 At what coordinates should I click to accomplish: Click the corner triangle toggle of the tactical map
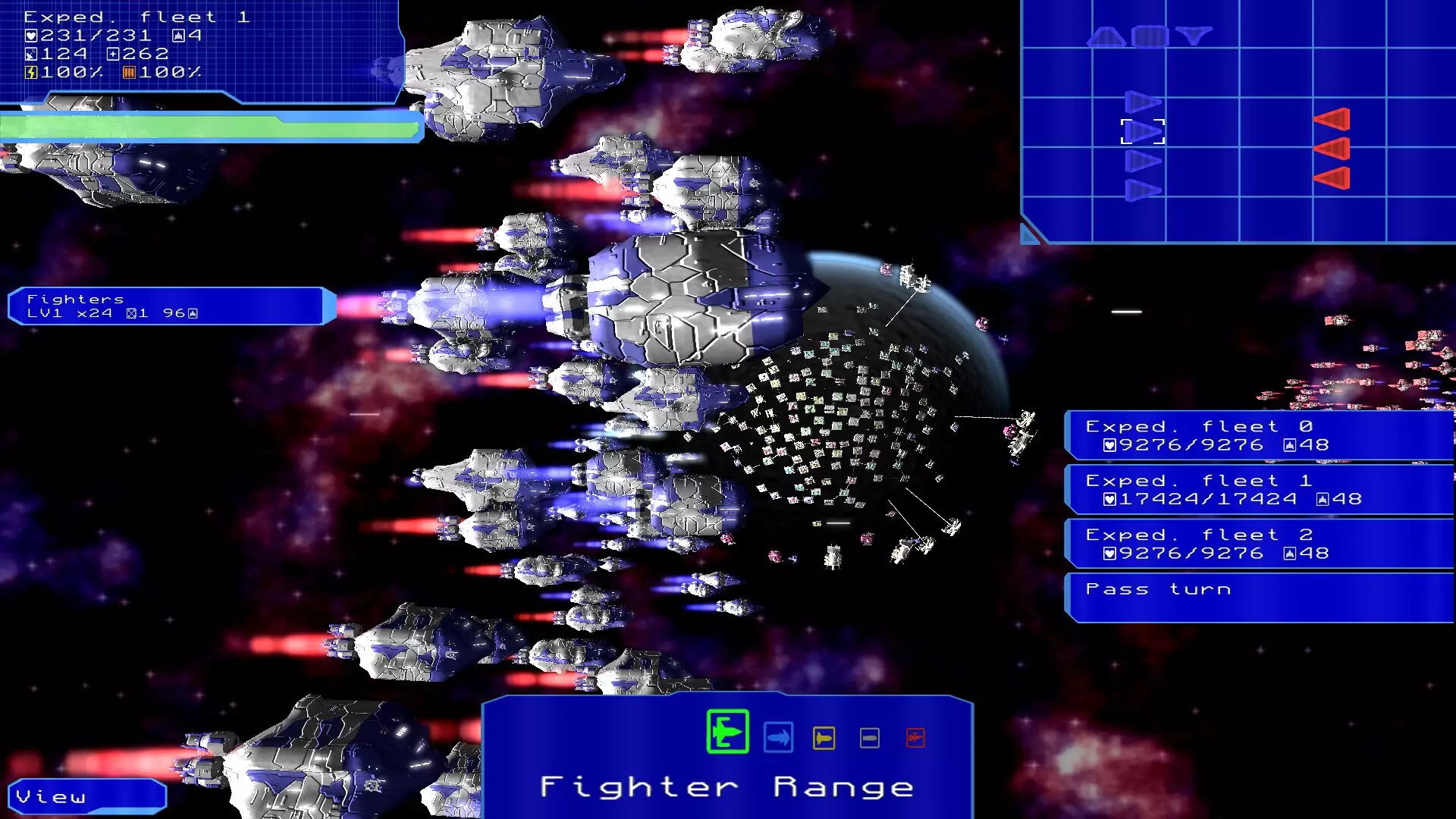pos(1030,234)
